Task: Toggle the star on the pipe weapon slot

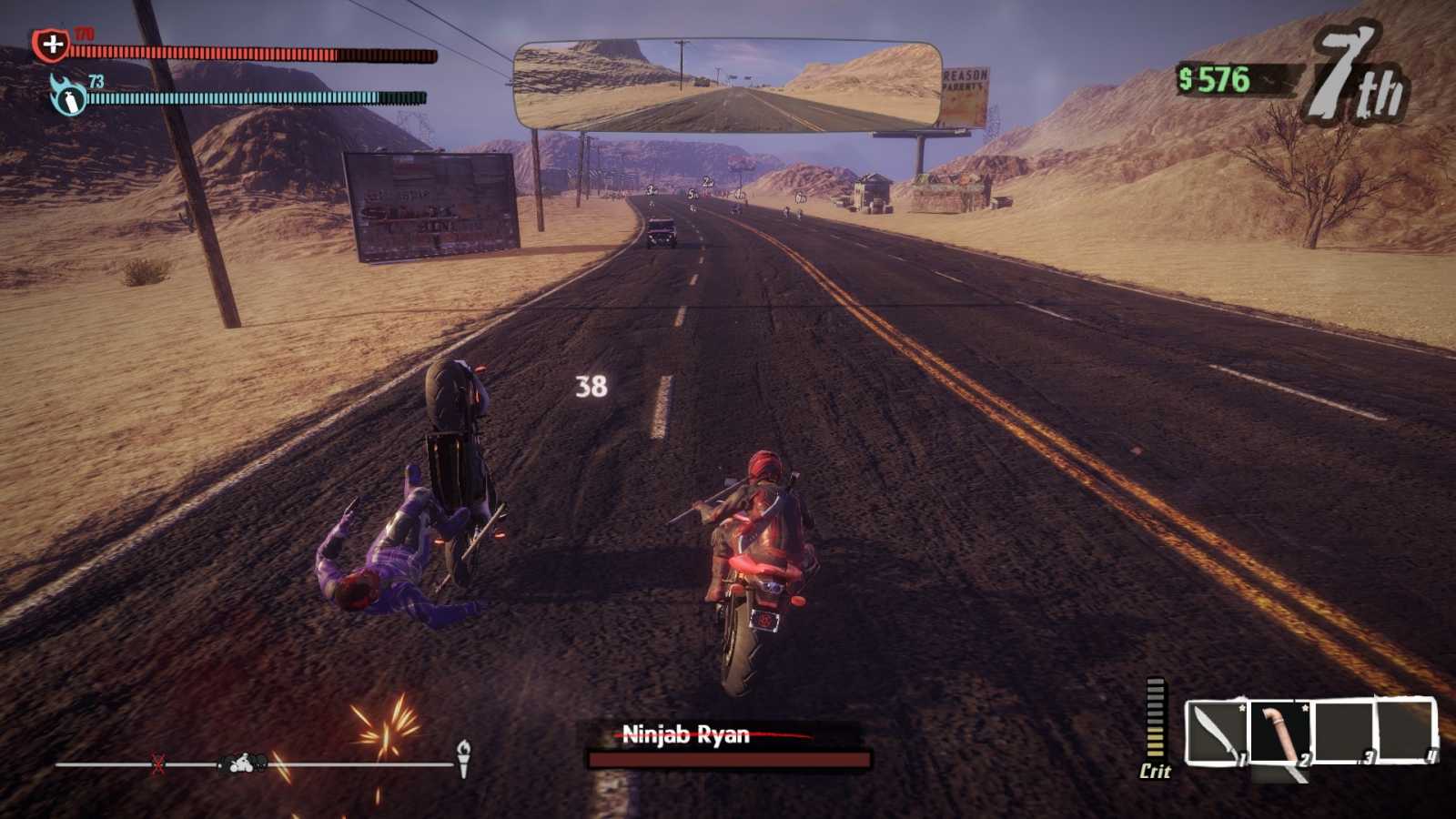Action: (x=1305, y=708)
